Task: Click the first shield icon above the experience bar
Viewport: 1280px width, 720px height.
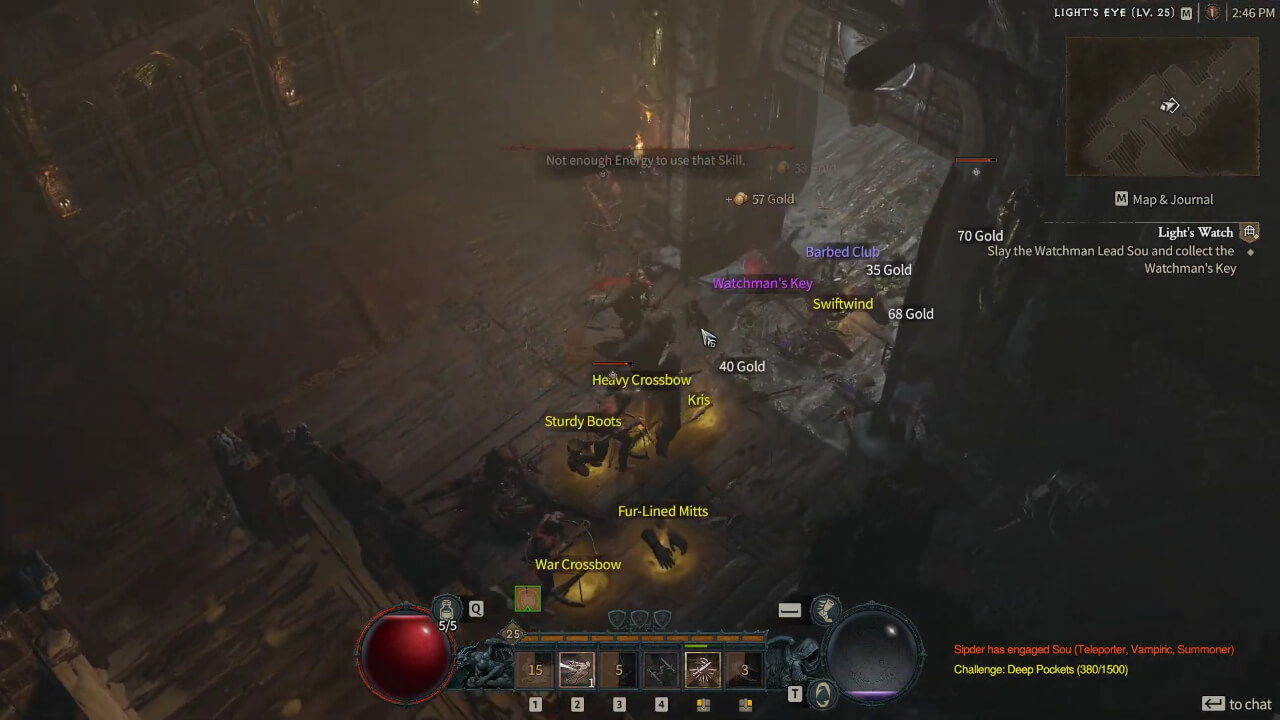Action: pyautogui.click(x=617, y=619)
